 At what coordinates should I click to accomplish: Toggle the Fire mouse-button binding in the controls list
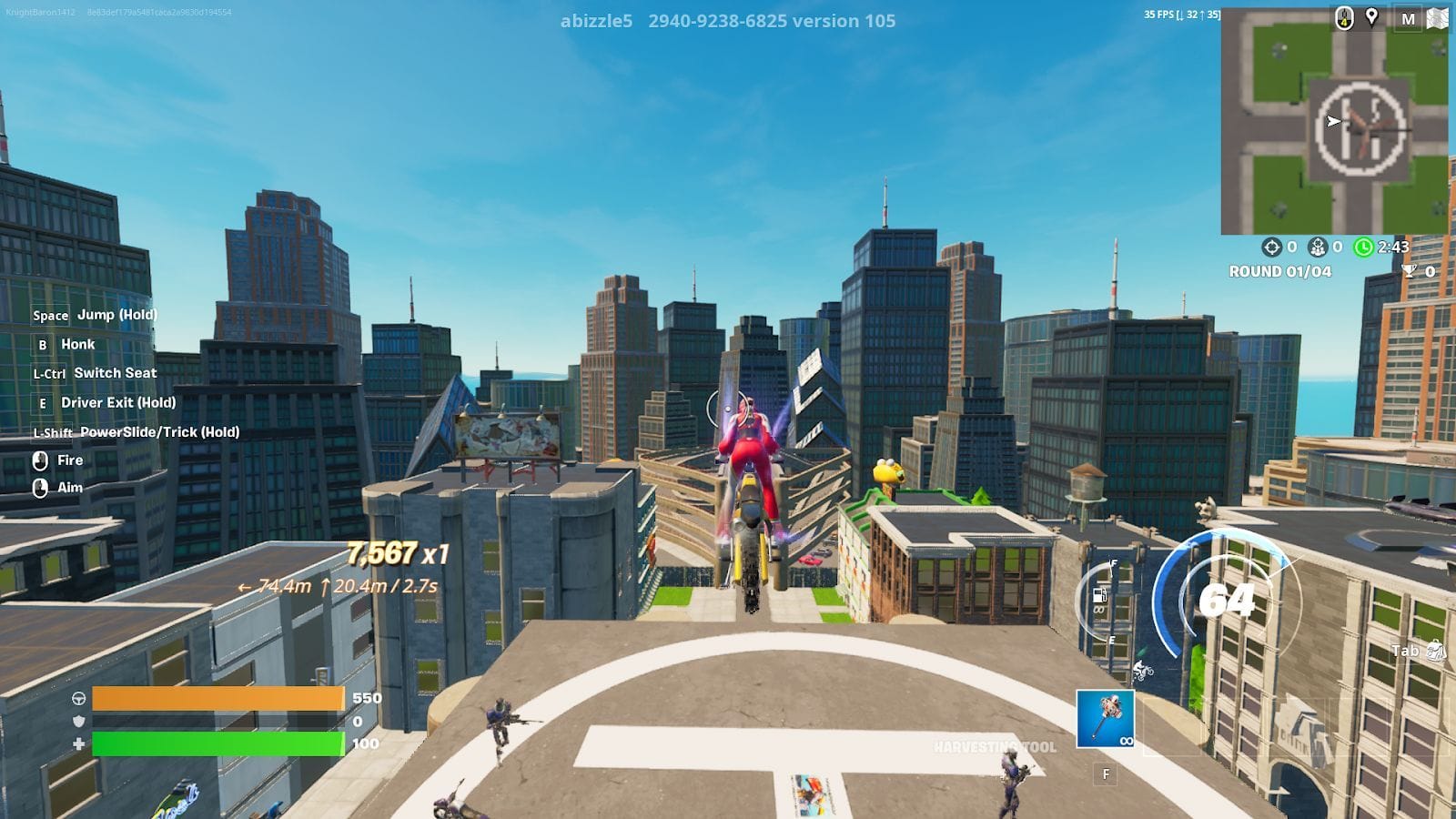[38, 460]
